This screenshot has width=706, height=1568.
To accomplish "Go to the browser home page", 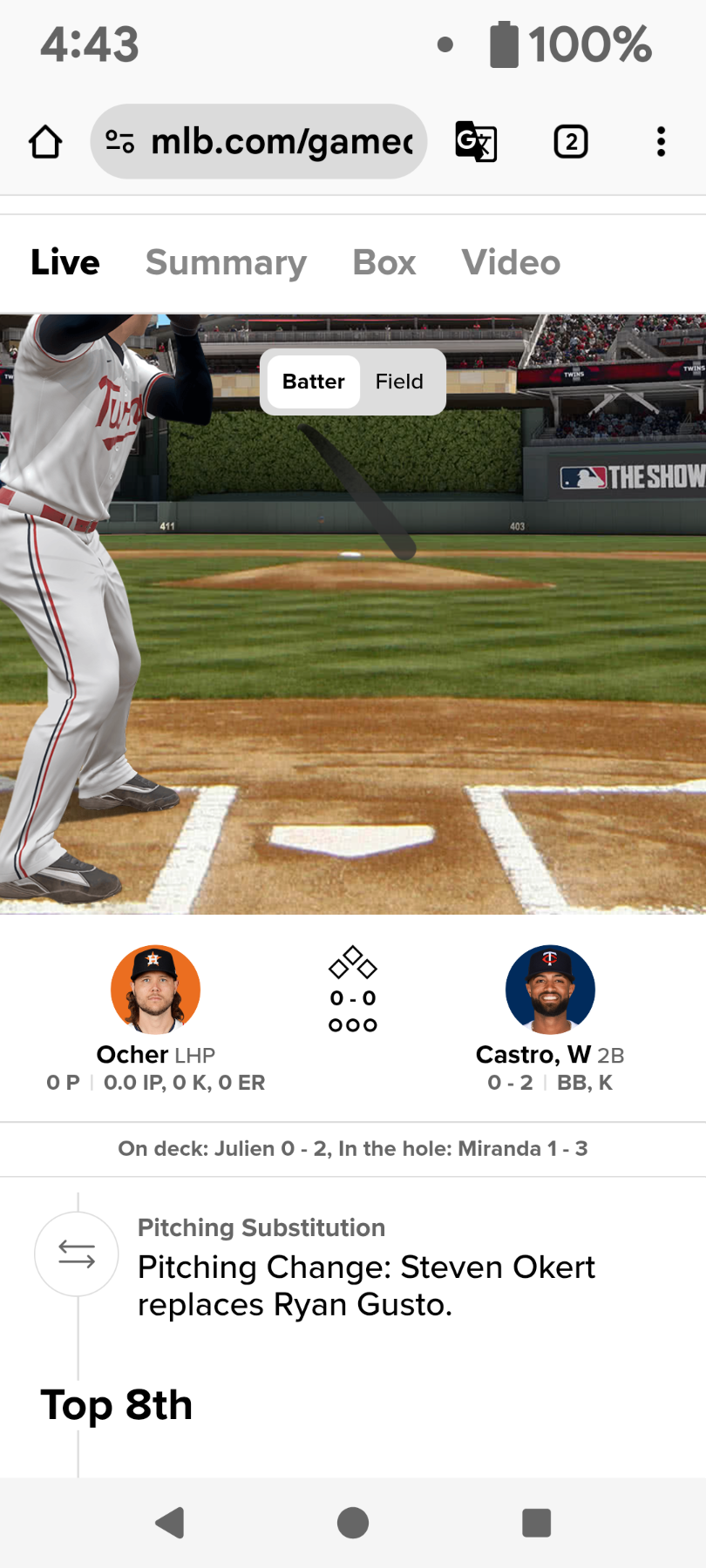I will pos(45,141).
